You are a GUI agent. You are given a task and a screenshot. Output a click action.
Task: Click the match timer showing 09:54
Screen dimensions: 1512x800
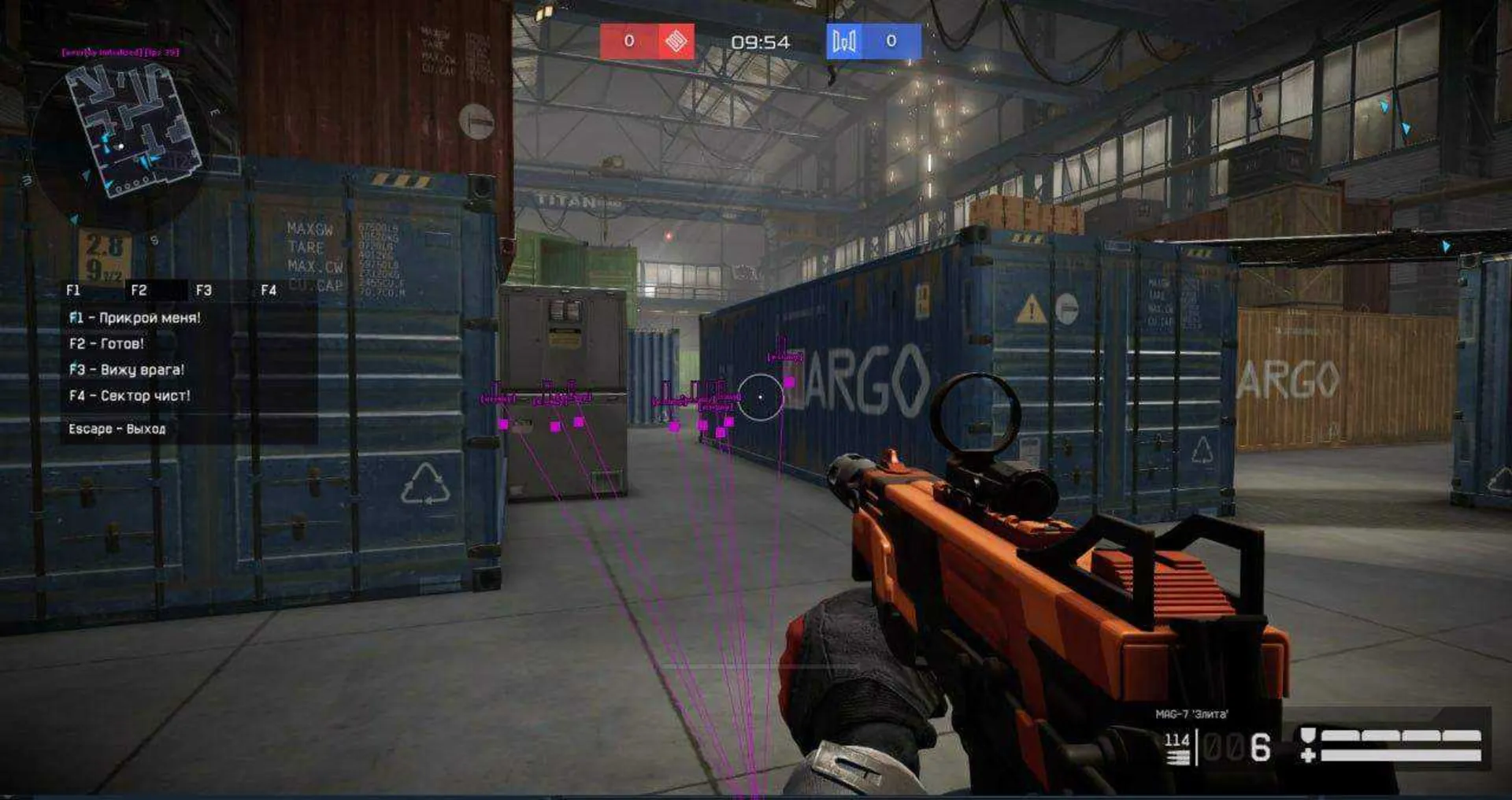[760, 43]
